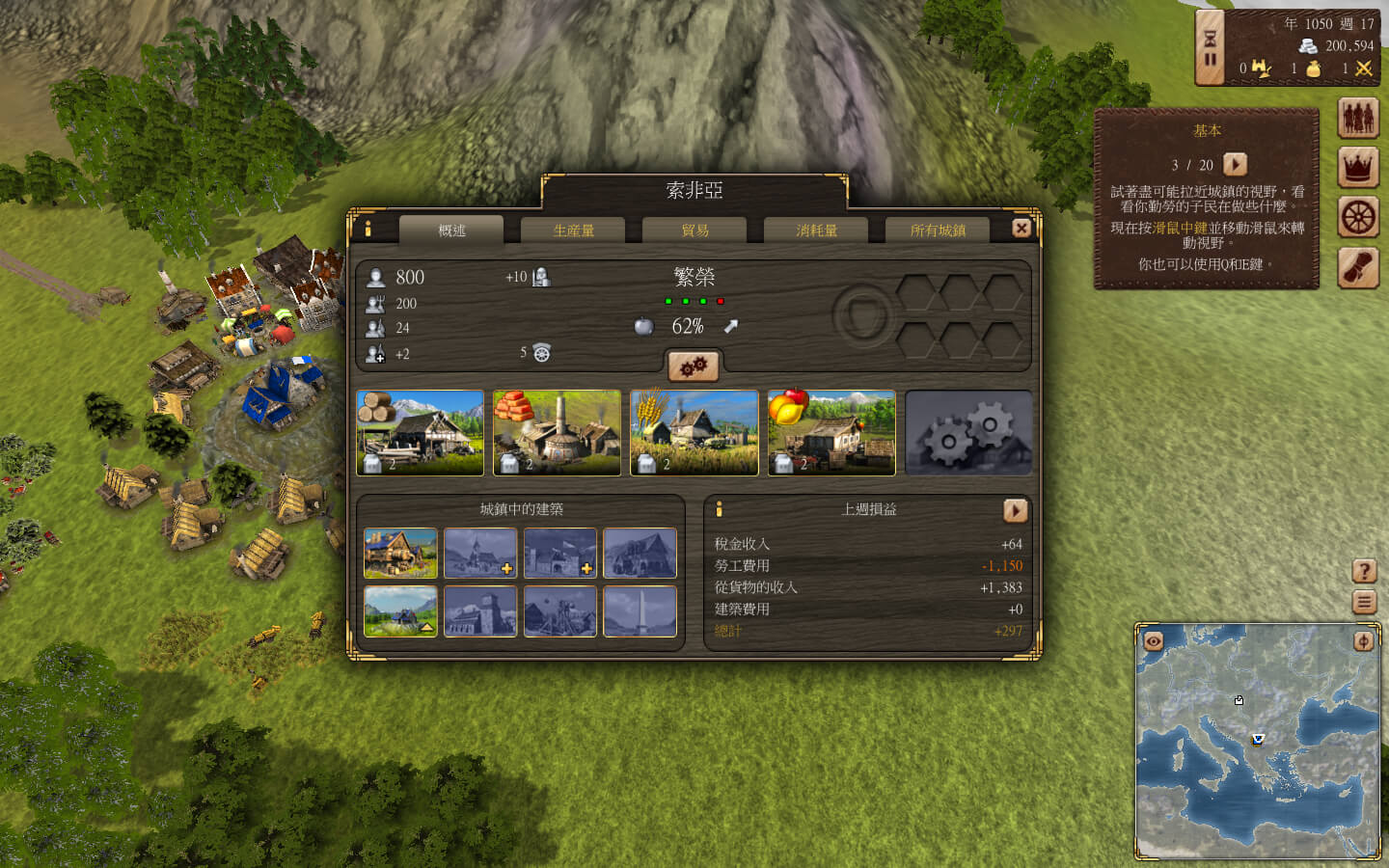Toggle the minimap eye view button

(x=1153, y=641)
